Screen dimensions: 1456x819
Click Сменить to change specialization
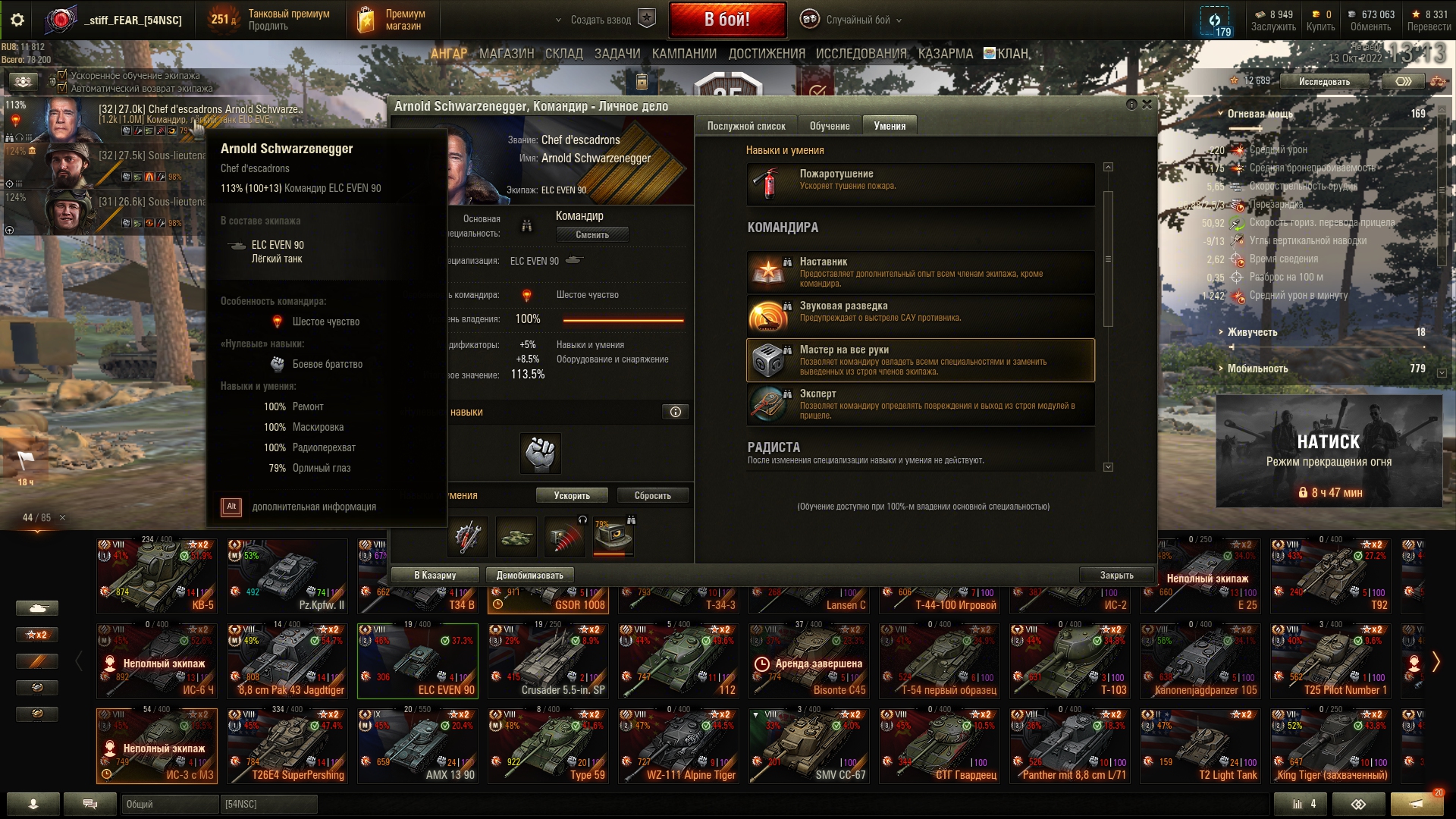[591, 235]
